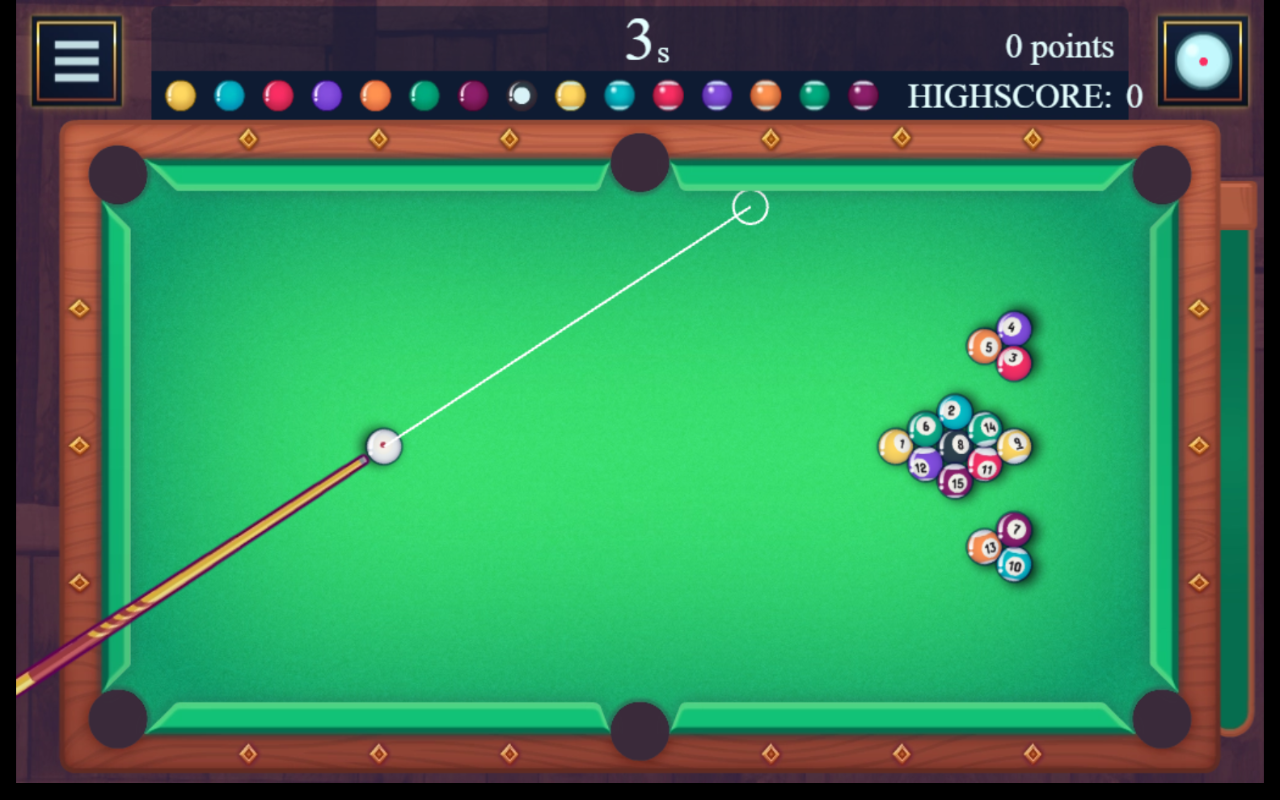Click the cue ball spin control
Viewport: 1280px width, 800px height.
click(1202, 61)
